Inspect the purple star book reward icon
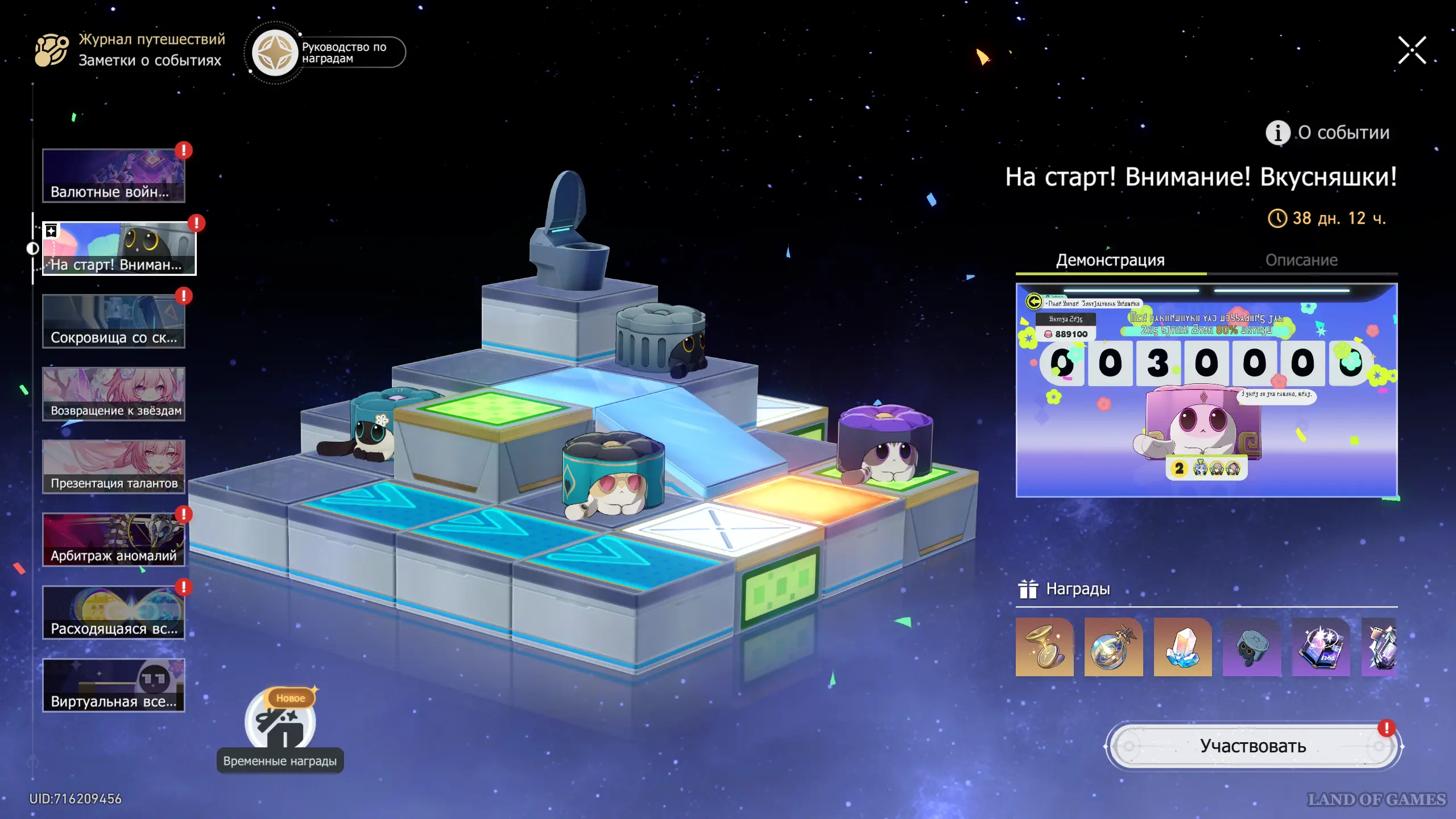 pyautogui.click(x=1321, y=647)
